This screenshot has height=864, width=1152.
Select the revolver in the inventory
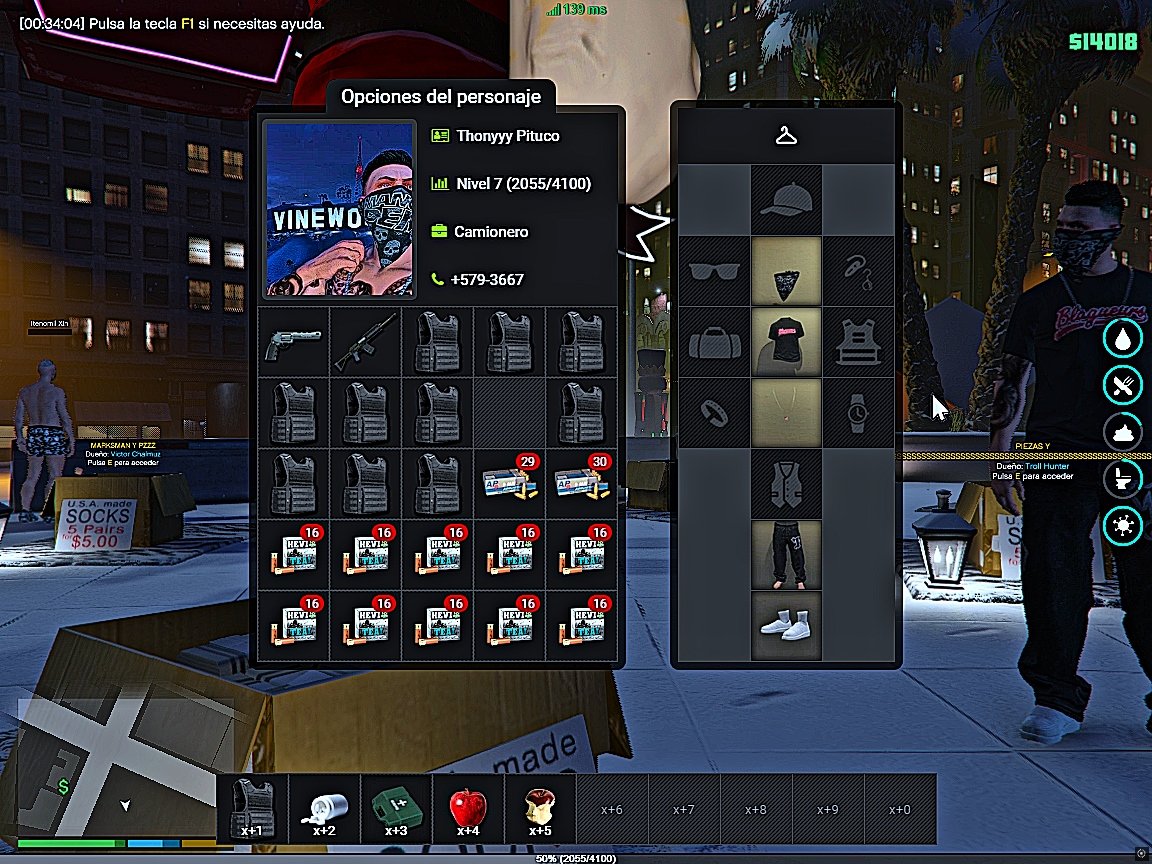point(294,342)
